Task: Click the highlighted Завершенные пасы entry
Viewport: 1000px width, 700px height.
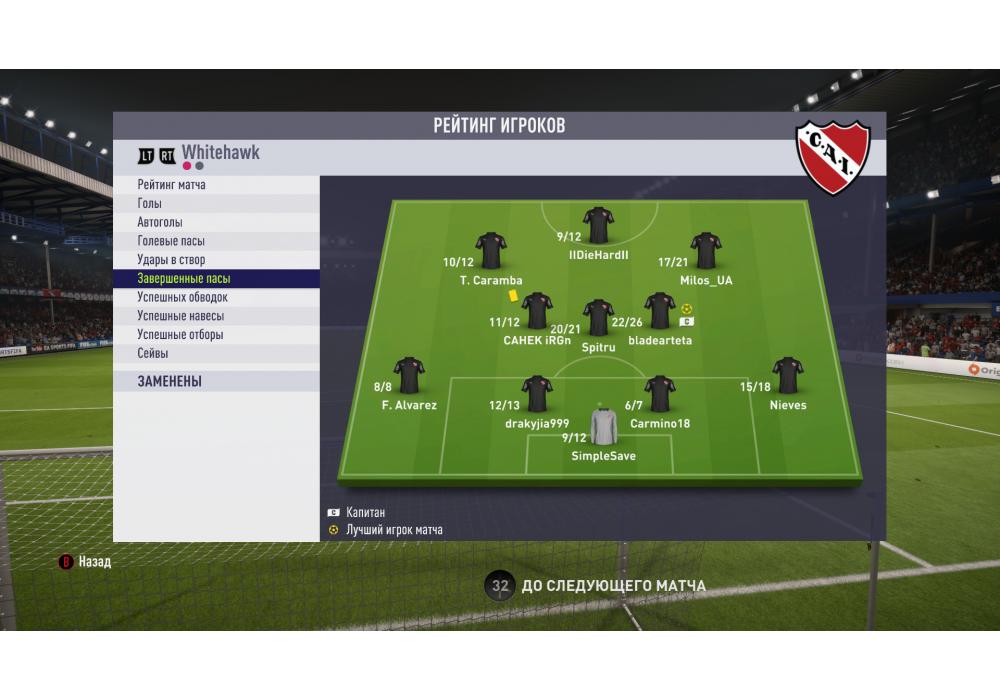Action: click(216, 279)
